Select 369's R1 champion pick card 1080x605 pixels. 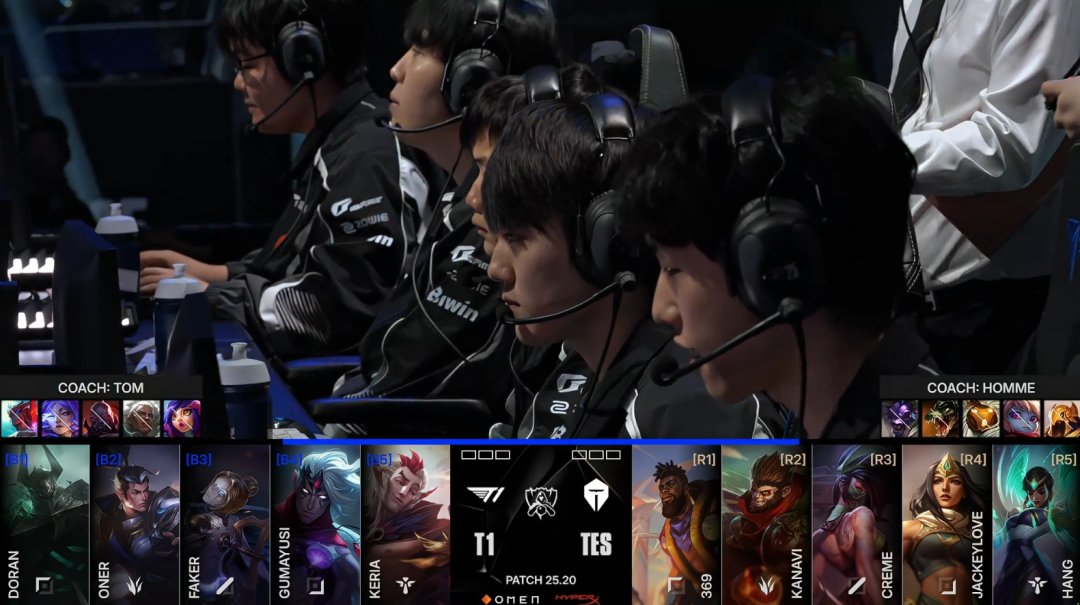(x=676, y=520)
